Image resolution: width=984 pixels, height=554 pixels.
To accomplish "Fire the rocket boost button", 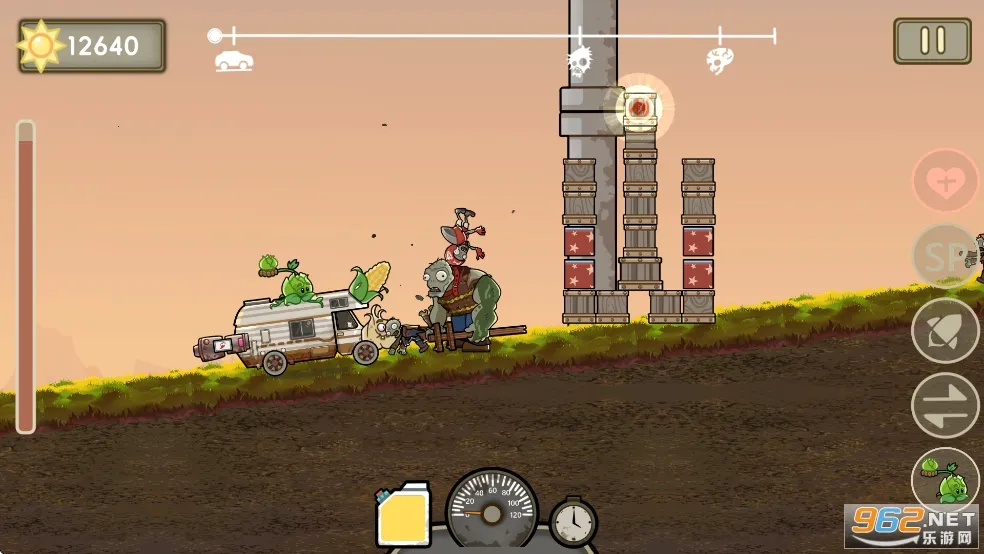I will (944, 331).
